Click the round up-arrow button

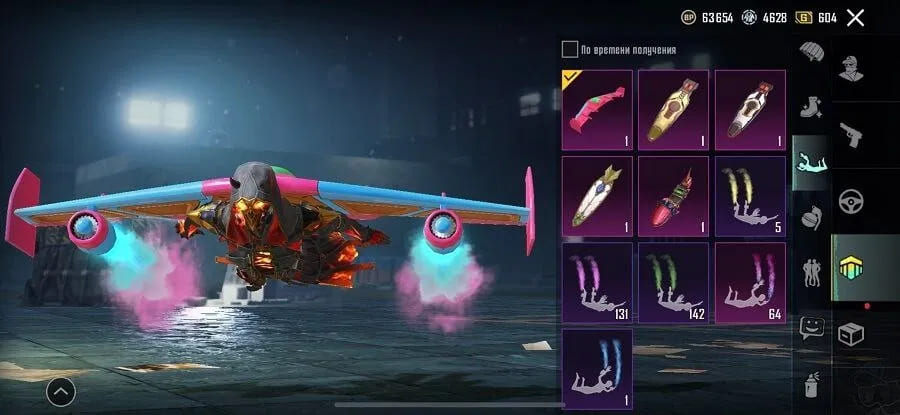pos(60,392)
